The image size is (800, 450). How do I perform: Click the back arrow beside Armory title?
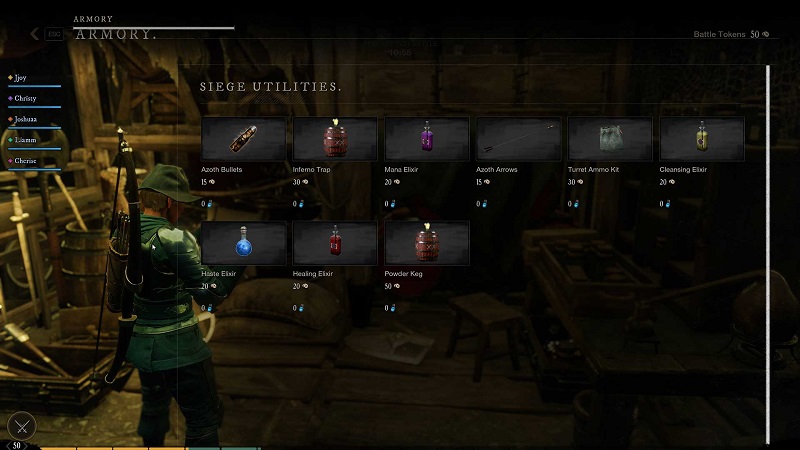pos(35,34)
